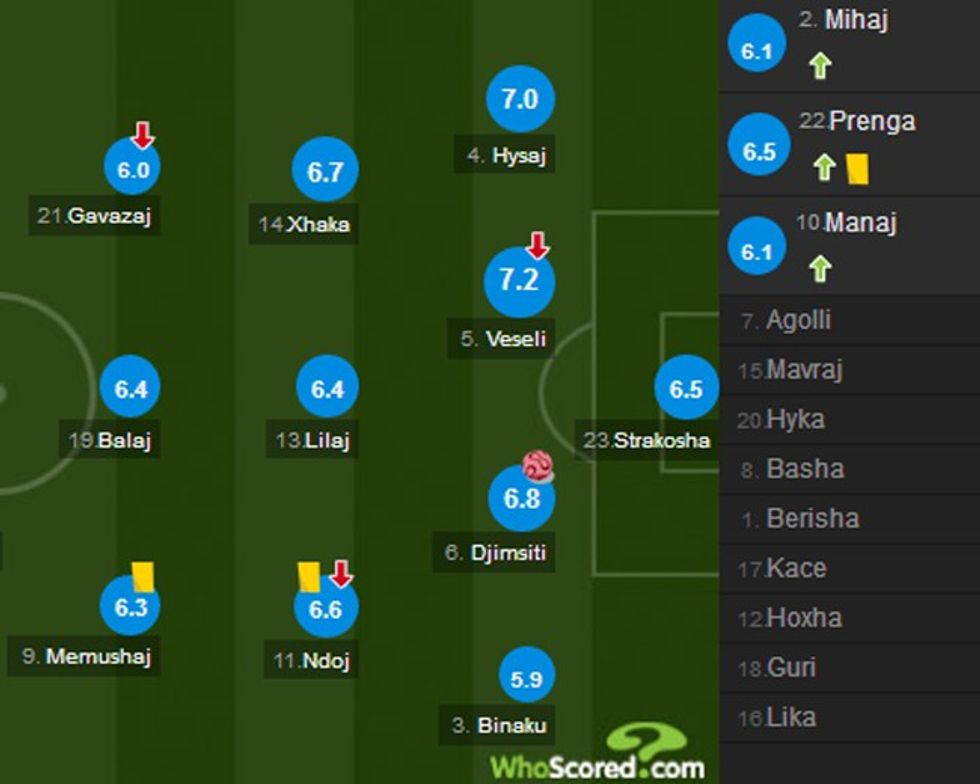Click Mavraj's row on the bench
Screen dimensions: 980x784
[804, 370]
